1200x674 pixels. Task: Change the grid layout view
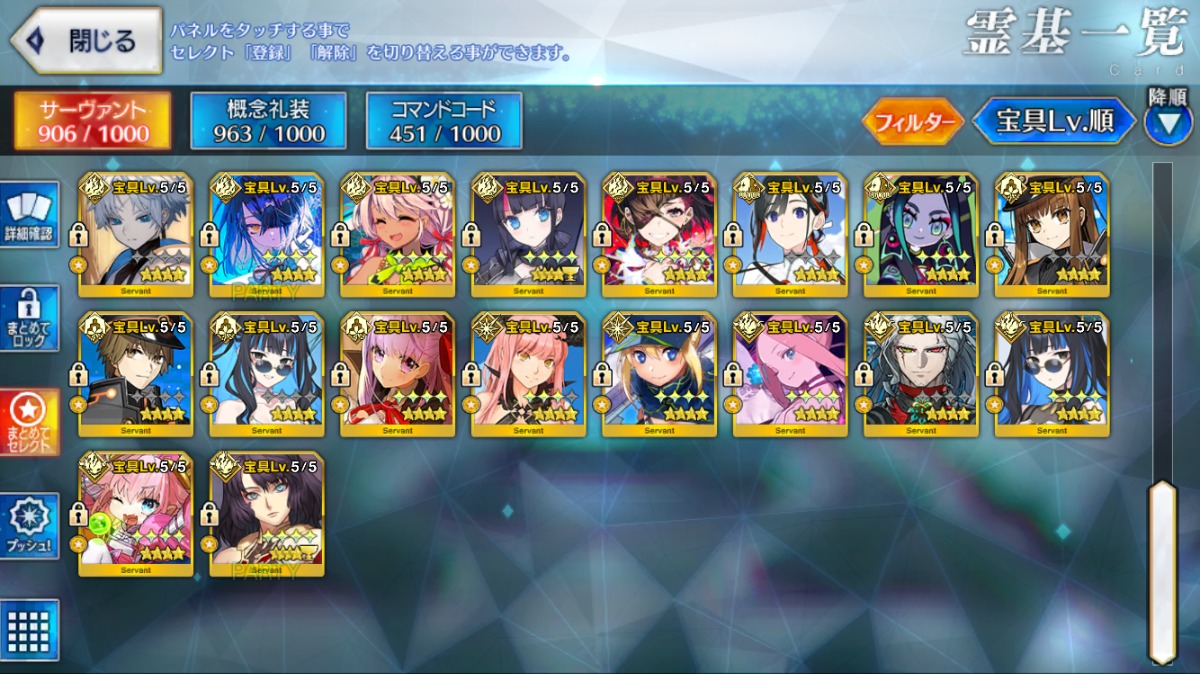click(30, 630)
